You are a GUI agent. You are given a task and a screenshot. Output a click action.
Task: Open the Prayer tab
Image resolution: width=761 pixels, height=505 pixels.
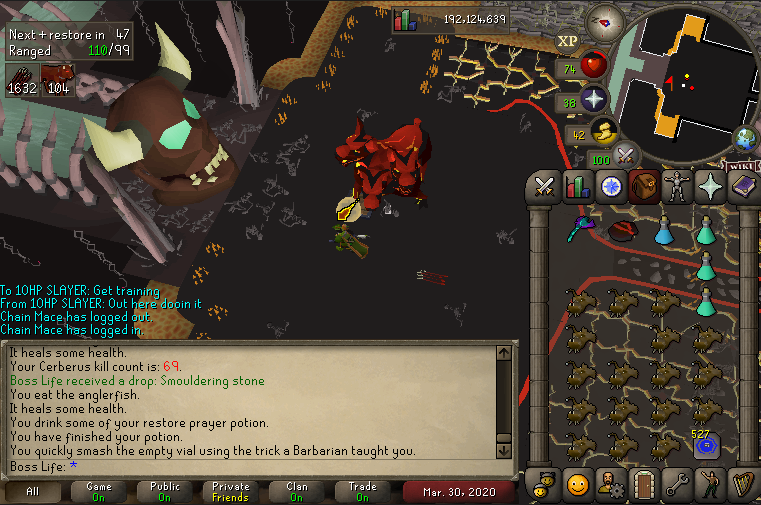(711, 186)
